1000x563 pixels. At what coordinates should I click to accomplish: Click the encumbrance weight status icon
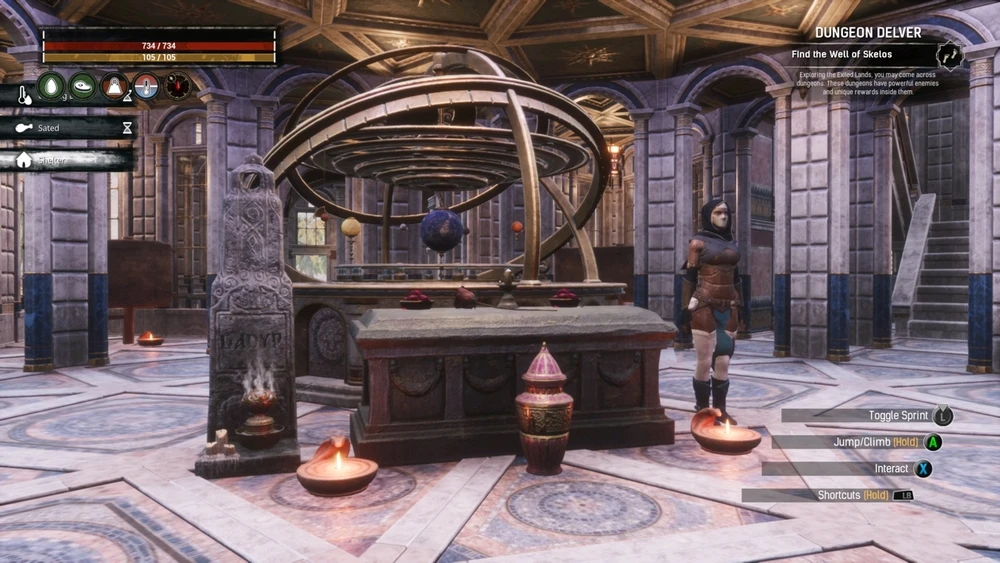tap(115, 86)
